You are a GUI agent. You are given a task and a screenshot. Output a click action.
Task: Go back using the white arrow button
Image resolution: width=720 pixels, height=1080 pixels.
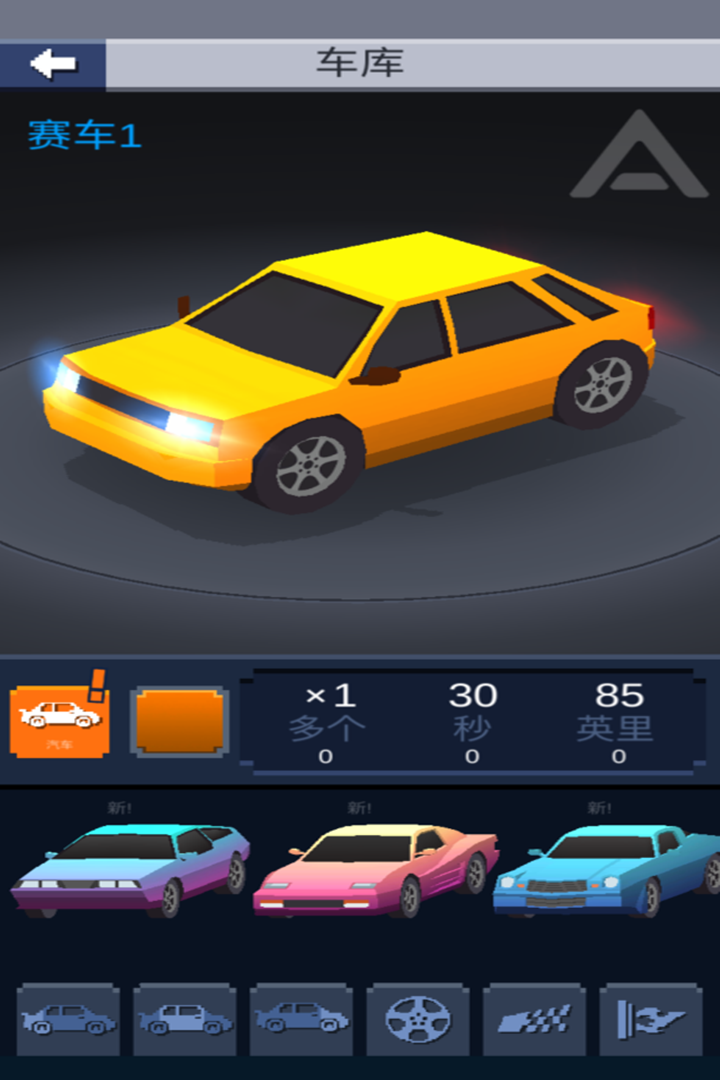(53, 64)
